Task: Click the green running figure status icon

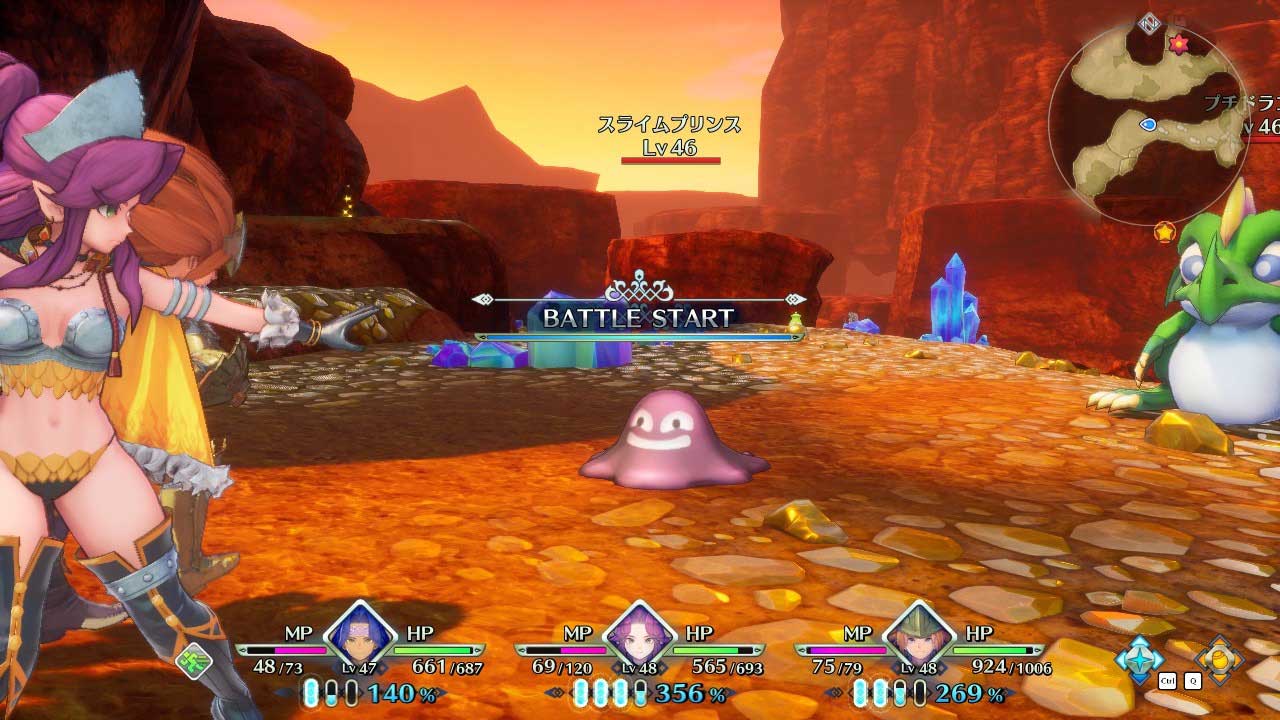Action: pos(194,661)
